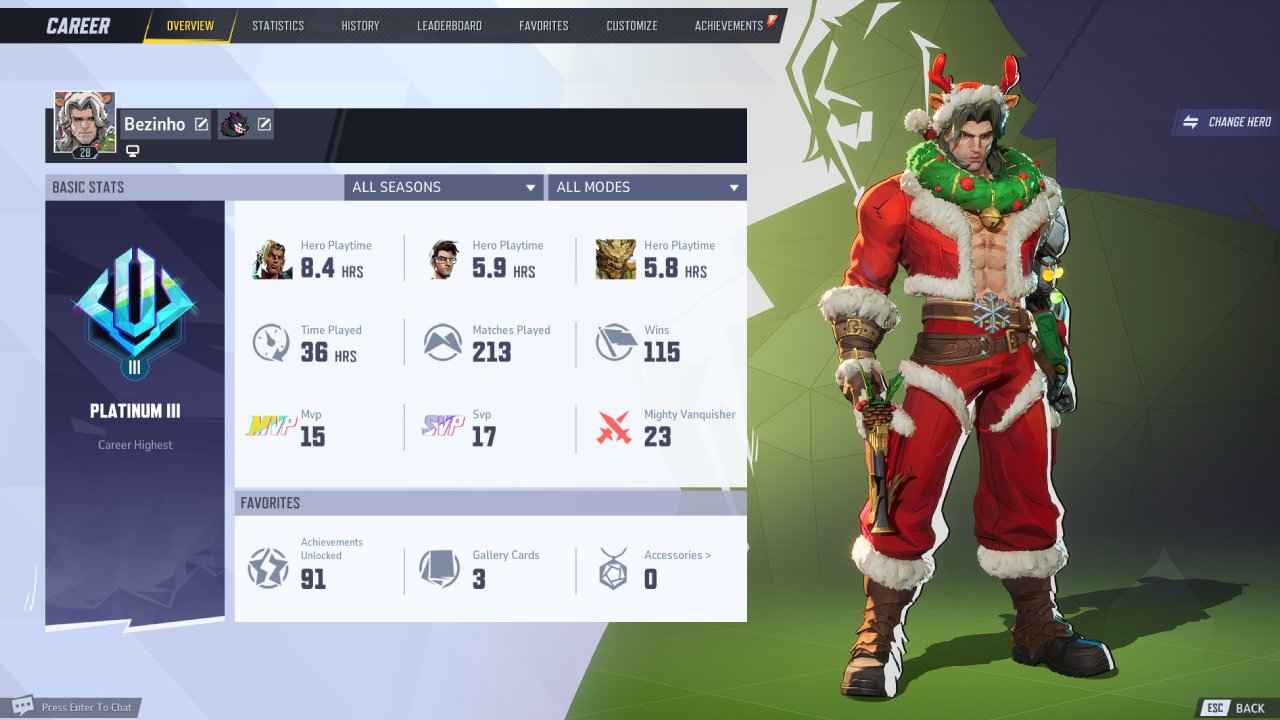The width and height of the screenshot is (1280, 720).
Task: Click the Matches Played stat icon
Action: click(442, 343)
